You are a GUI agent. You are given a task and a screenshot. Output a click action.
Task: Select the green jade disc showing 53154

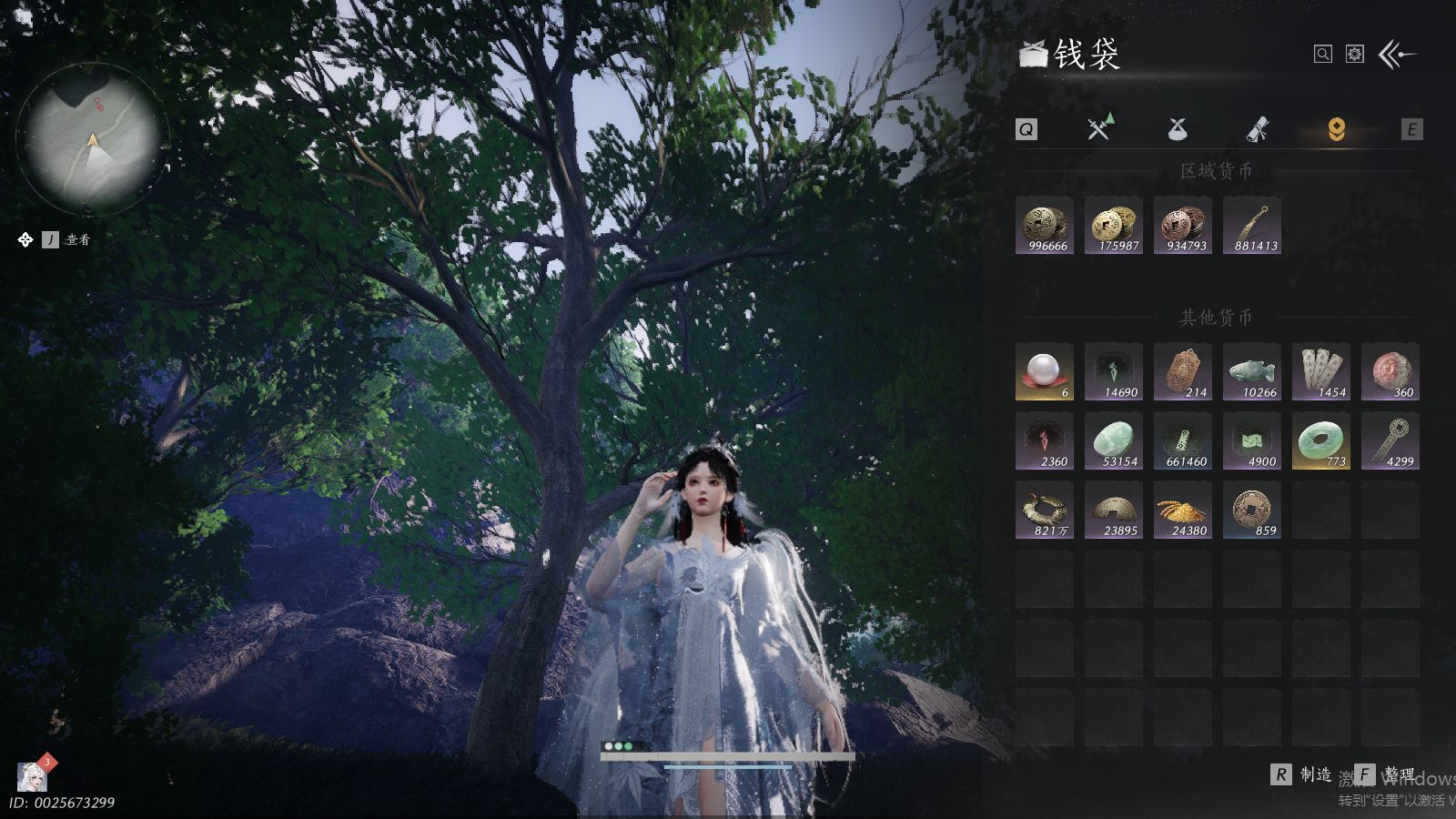pyautogui.click(x=1114, y=441)
